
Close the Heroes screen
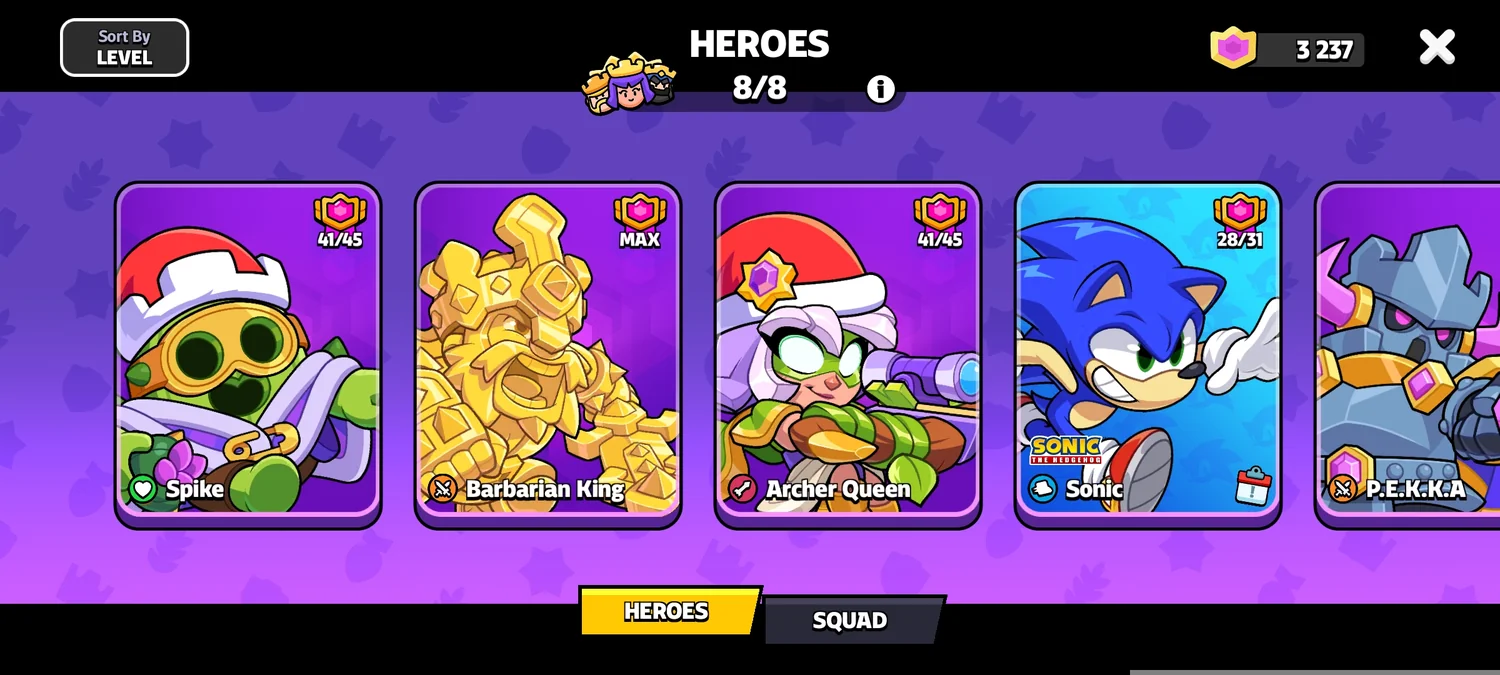[x=1437, y=47]
